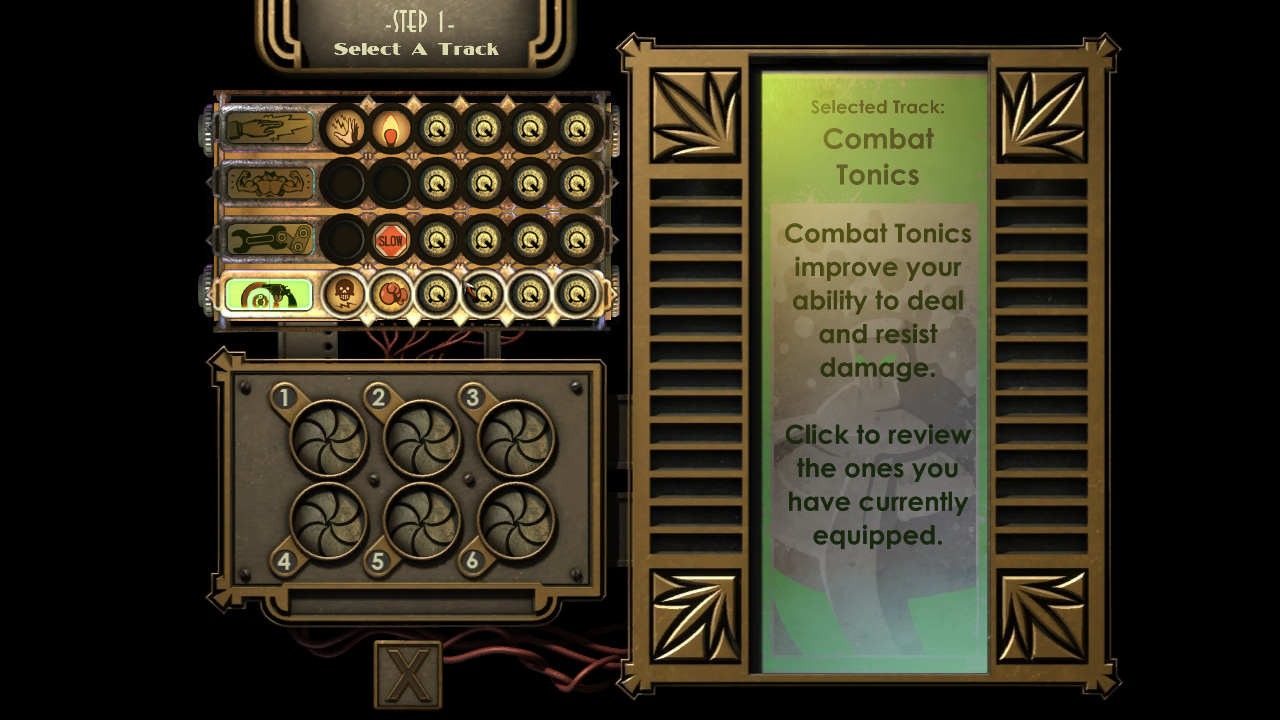Screen dimensions: 1280x720
Task: Choose the Physical Tonics track with flexing muscles
Action: coord(269,183)
